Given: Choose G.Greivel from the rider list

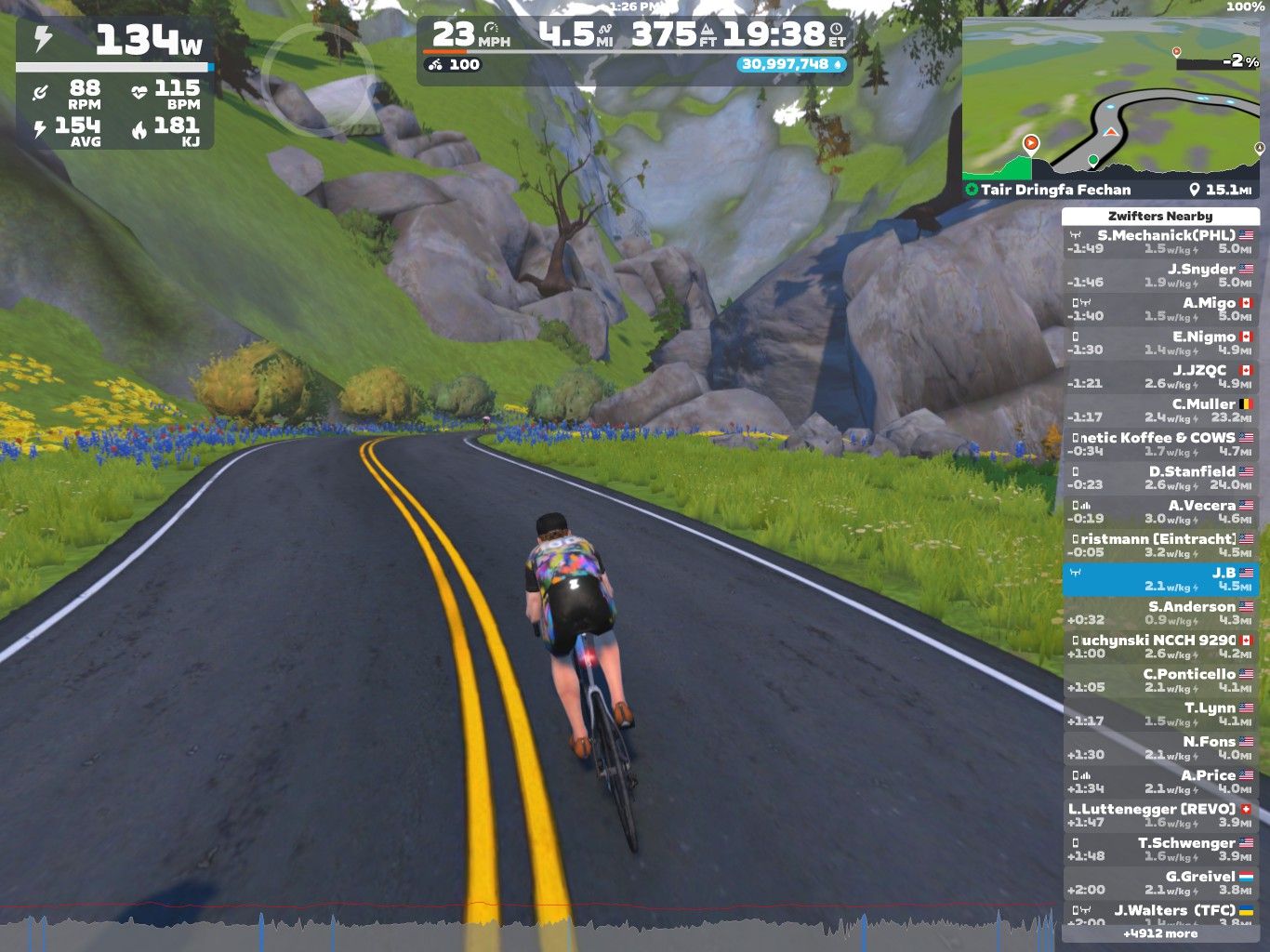Looking at the screenshot, I should pyautogui.click(x=1160, y=883).
